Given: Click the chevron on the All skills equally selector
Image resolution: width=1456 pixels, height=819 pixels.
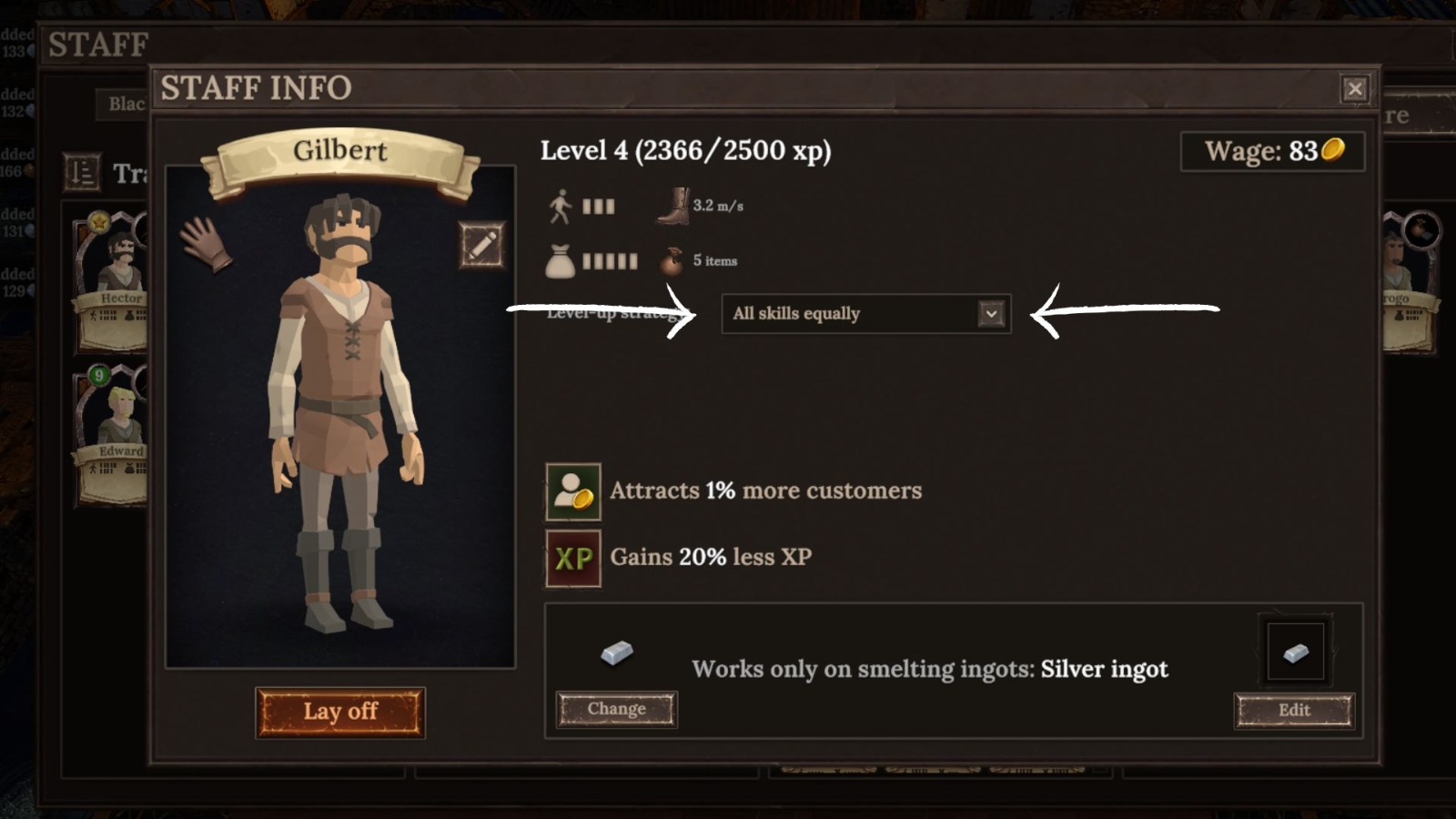Looking at the screenshot, I should (x=991, y=313).
